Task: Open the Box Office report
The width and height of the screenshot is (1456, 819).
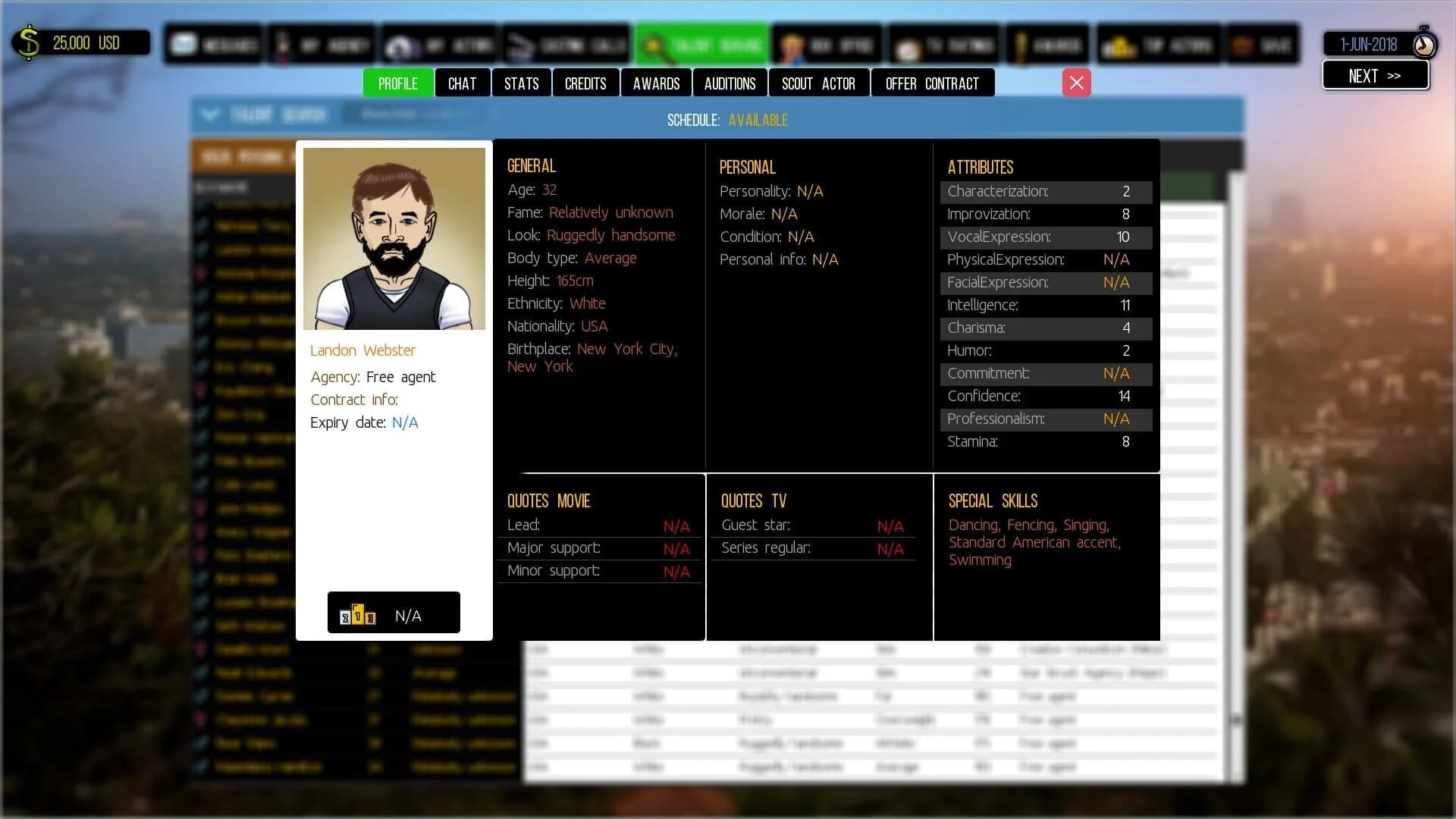Action: pyautogui.click(x=827, y=44)
